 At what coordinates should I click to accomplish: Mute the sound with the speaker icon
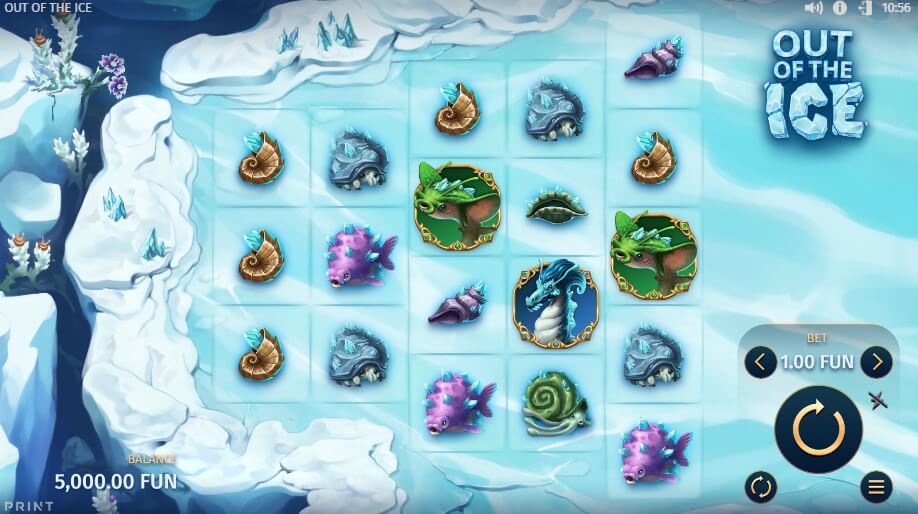812,8
